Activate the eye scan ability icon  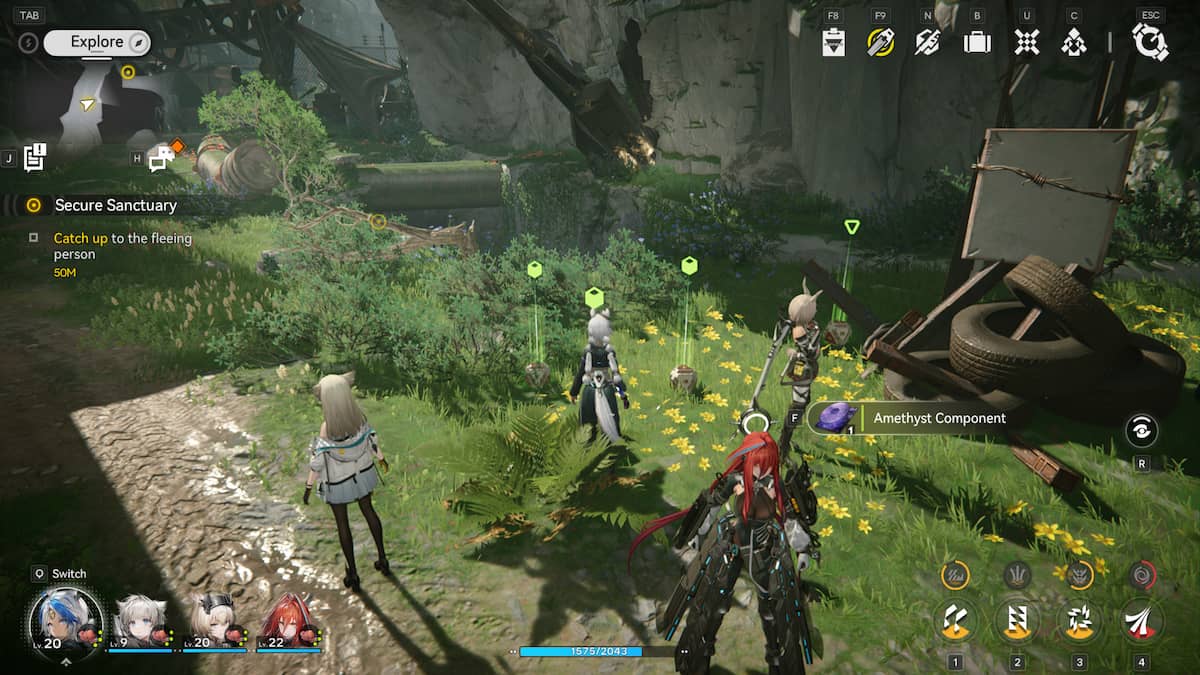point(1142,430)
